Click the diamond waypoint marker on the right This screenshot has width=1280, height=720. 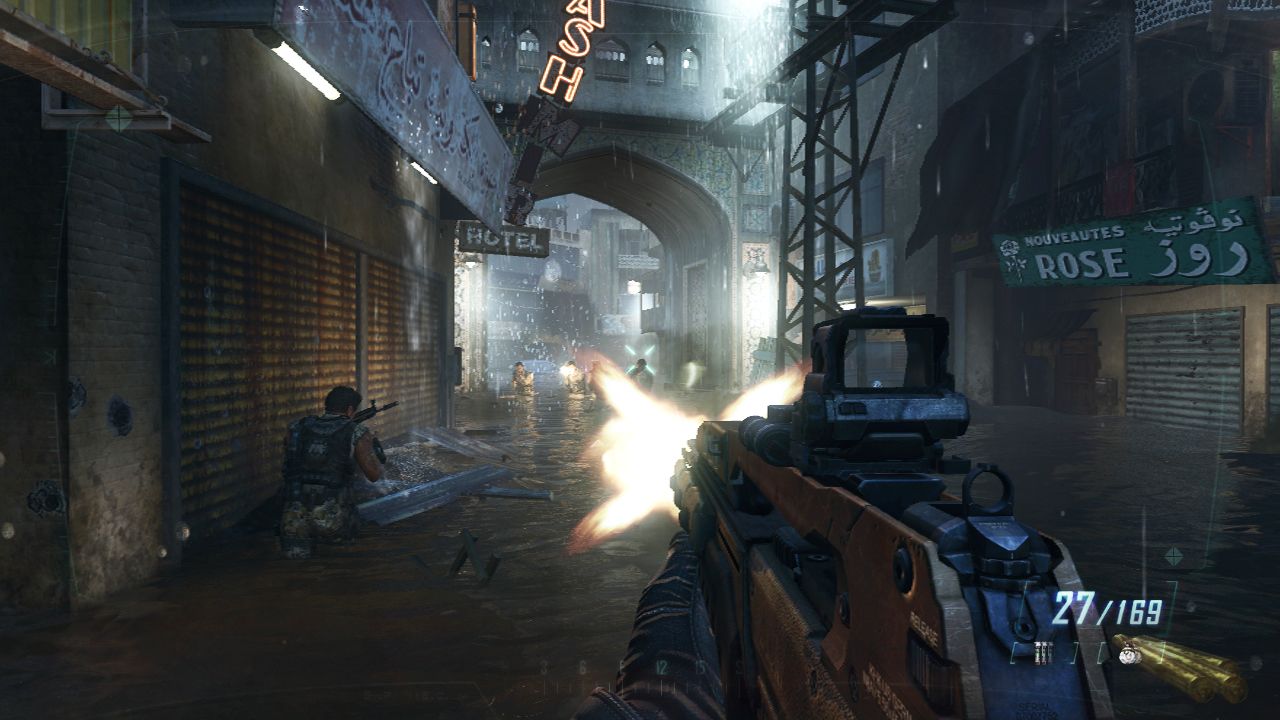point(1173,555)
